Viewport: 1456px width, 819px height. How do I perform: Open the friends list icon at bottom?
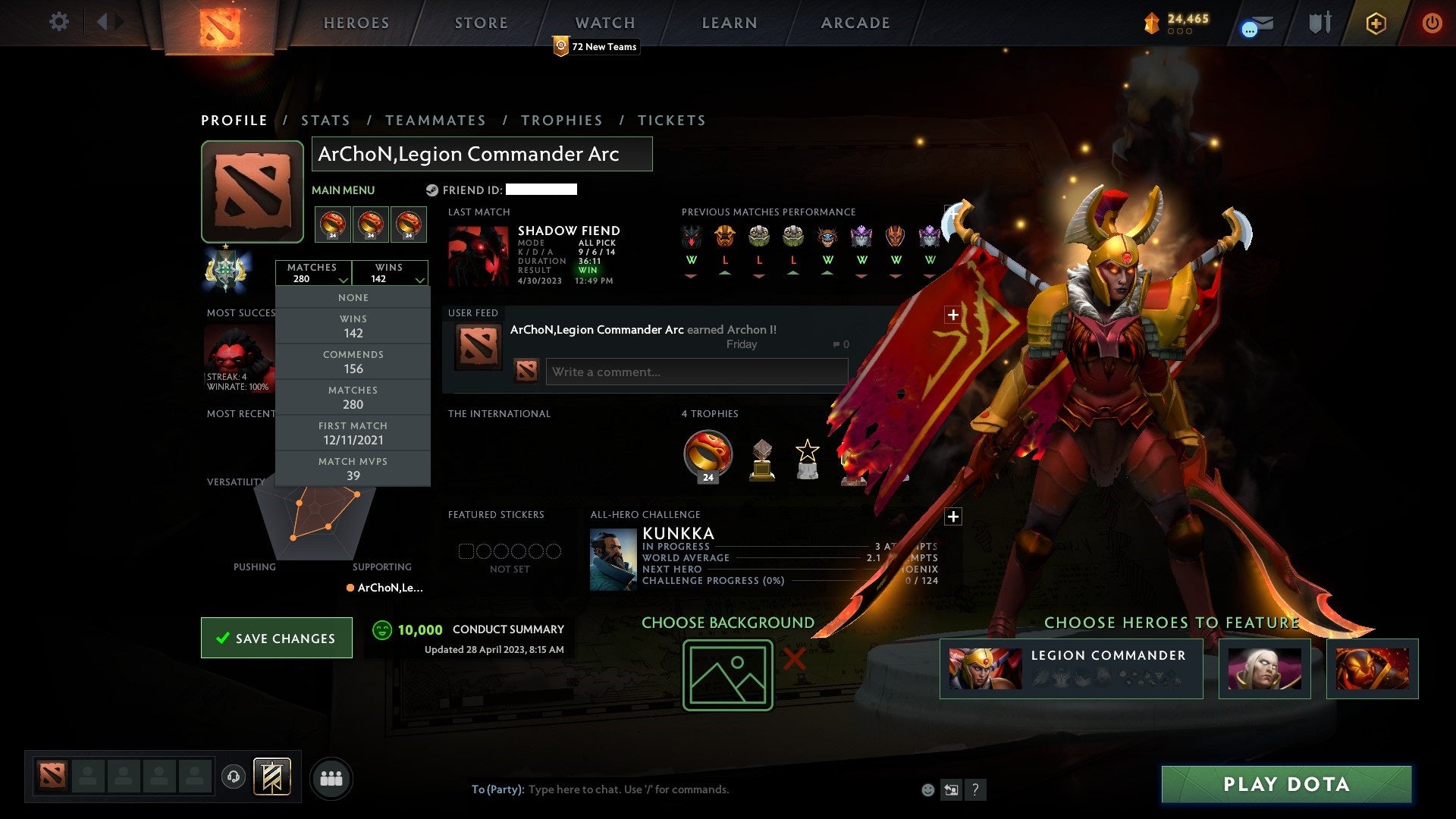(x=331, y=777)
